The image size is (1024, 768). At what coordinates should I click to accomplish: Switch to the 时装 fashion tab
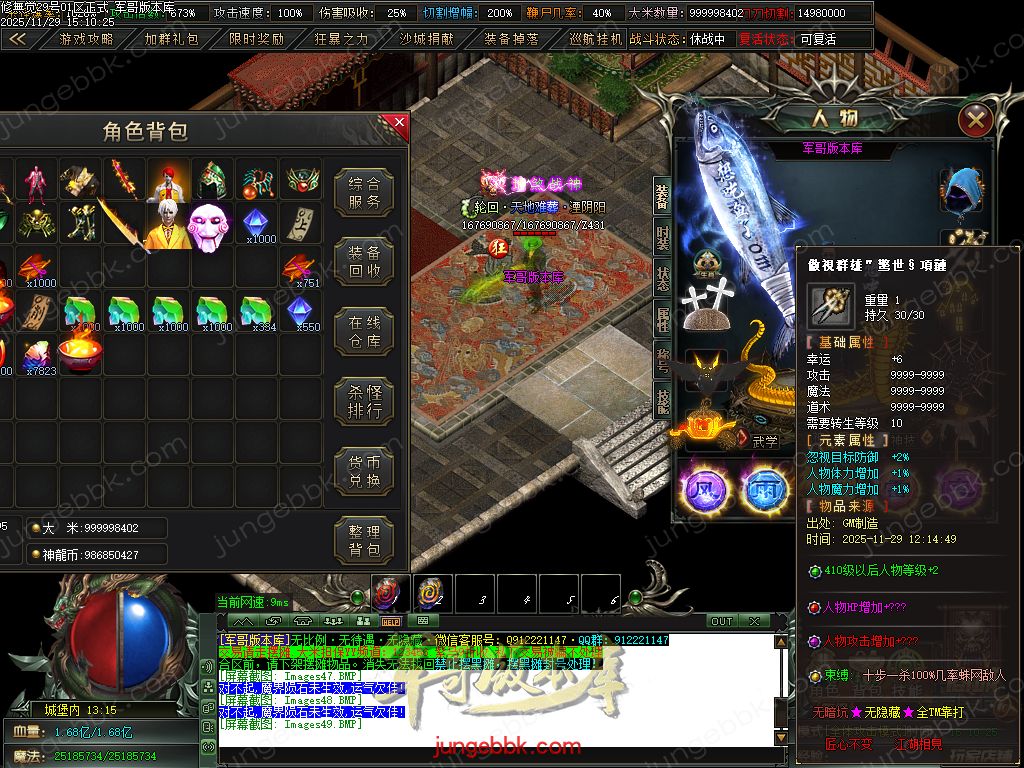click(662, 238)
